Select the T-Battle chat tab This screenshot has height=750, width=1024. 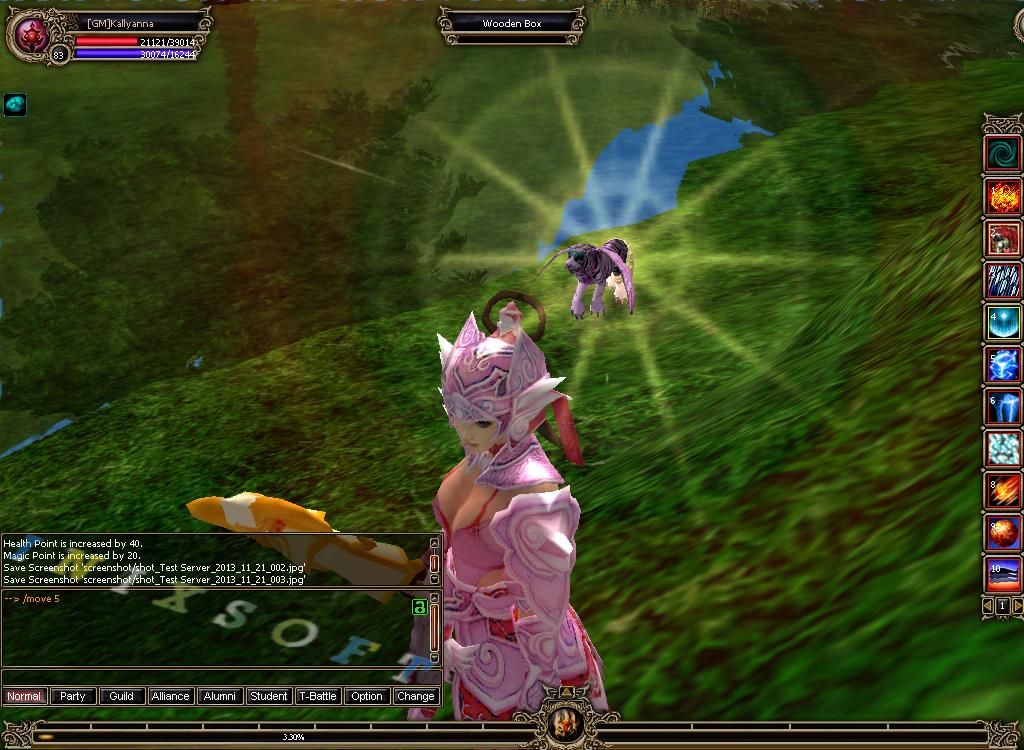coord(318,696)
